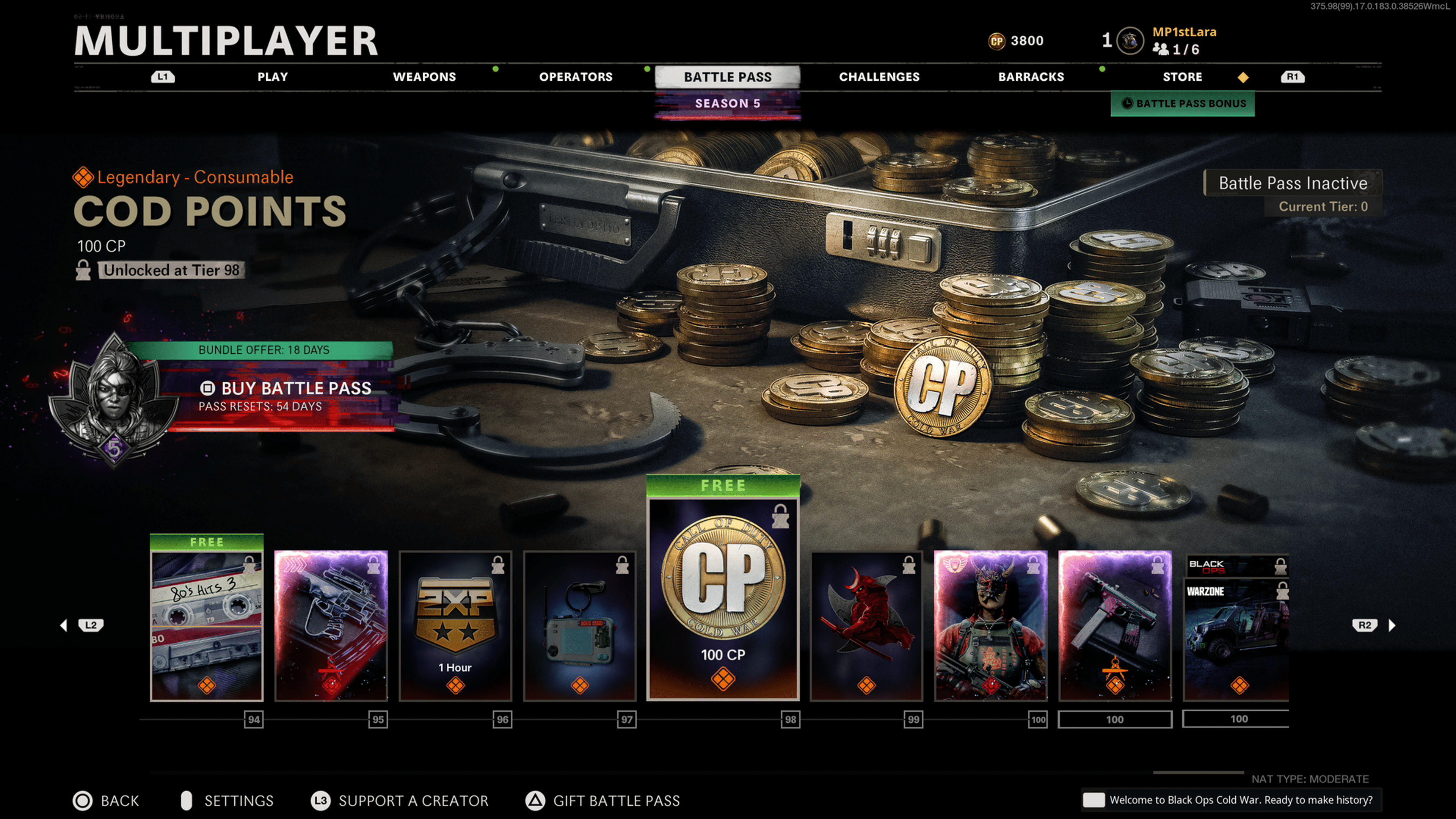View the tier 100 masked operator skin
The image size is (1456, 819).
(990, 624)
